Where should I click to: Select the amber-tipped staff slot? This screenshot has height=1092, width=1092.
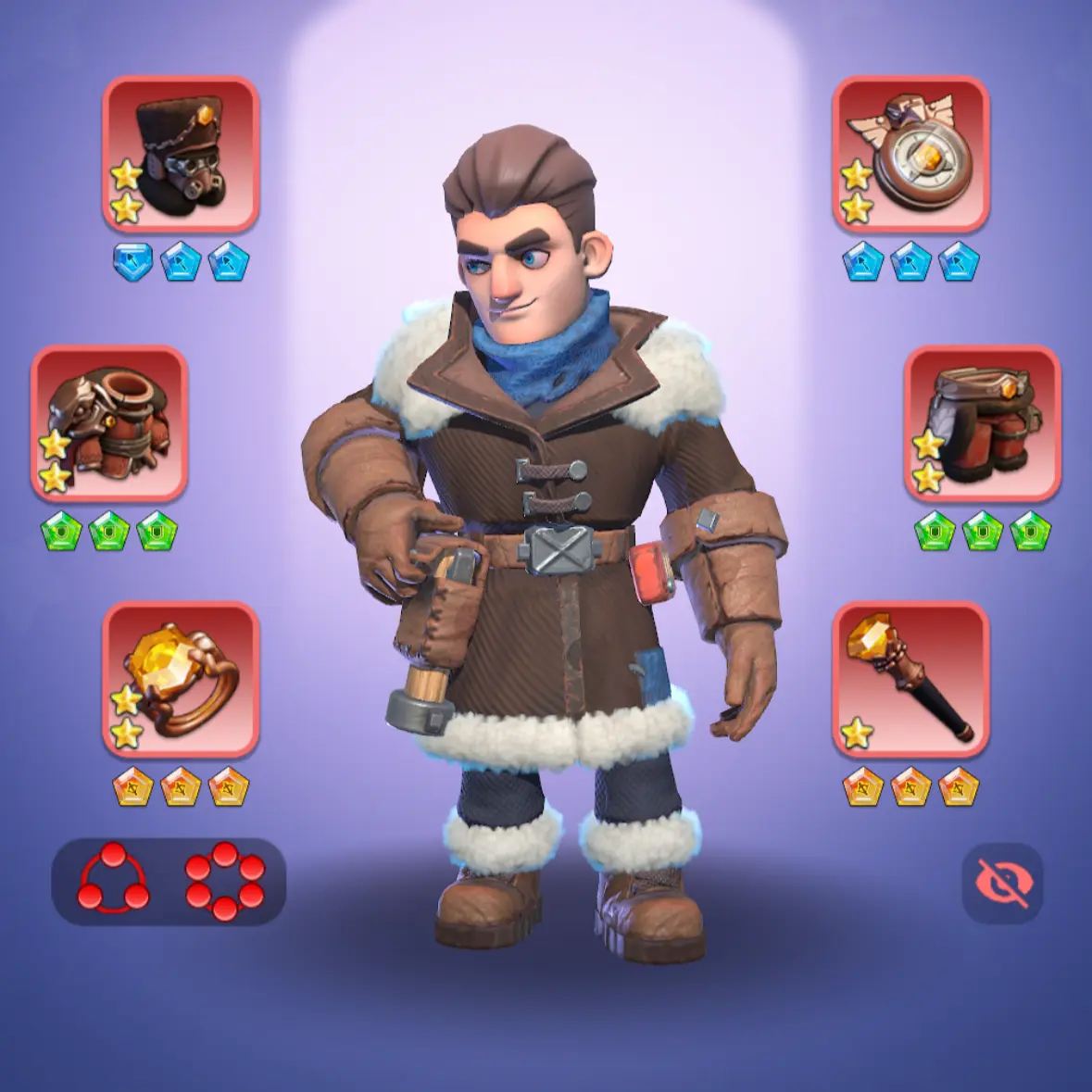[910, 679]
